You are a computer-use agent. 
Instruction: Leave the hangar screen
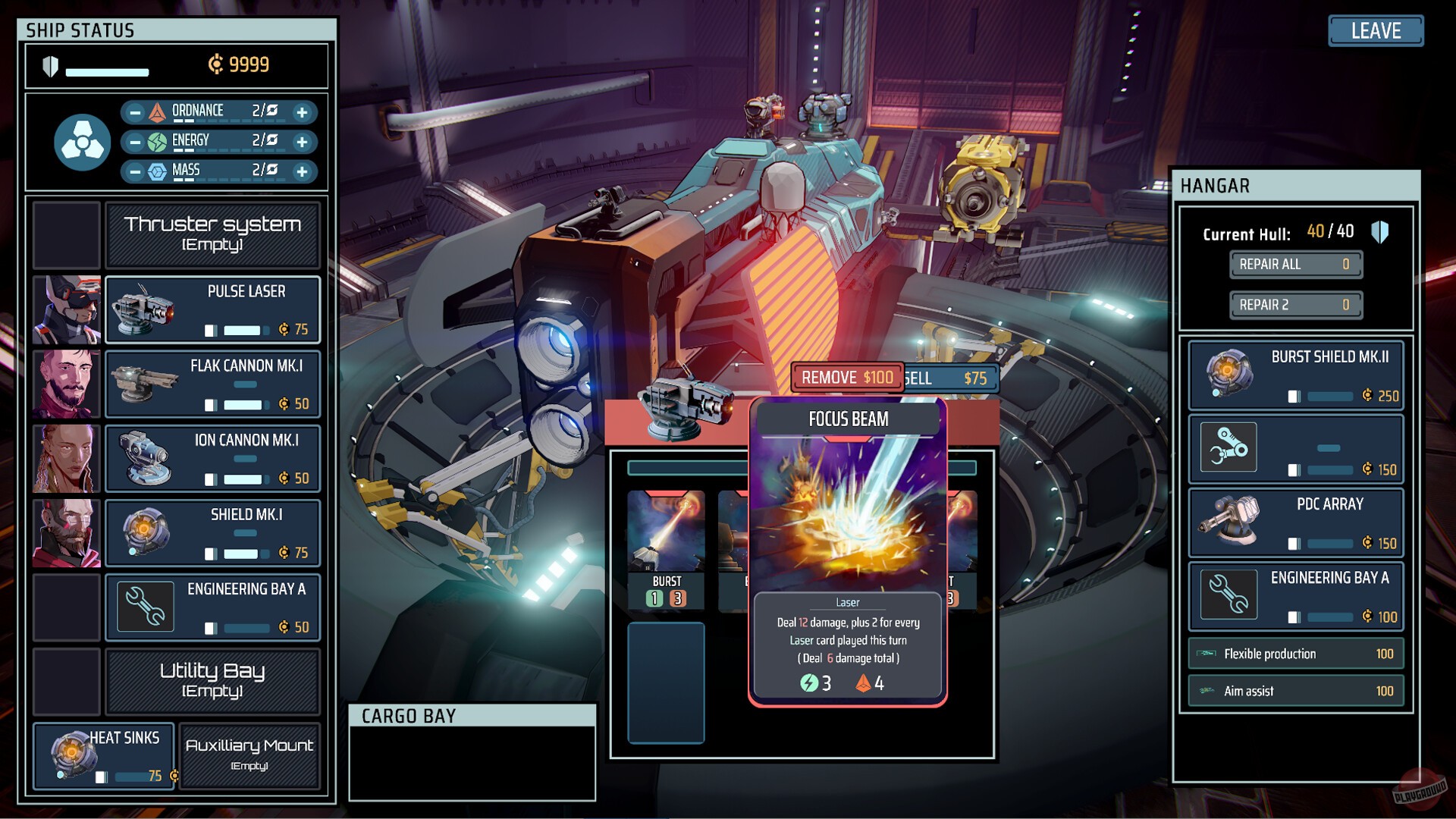click(1376, 31)
